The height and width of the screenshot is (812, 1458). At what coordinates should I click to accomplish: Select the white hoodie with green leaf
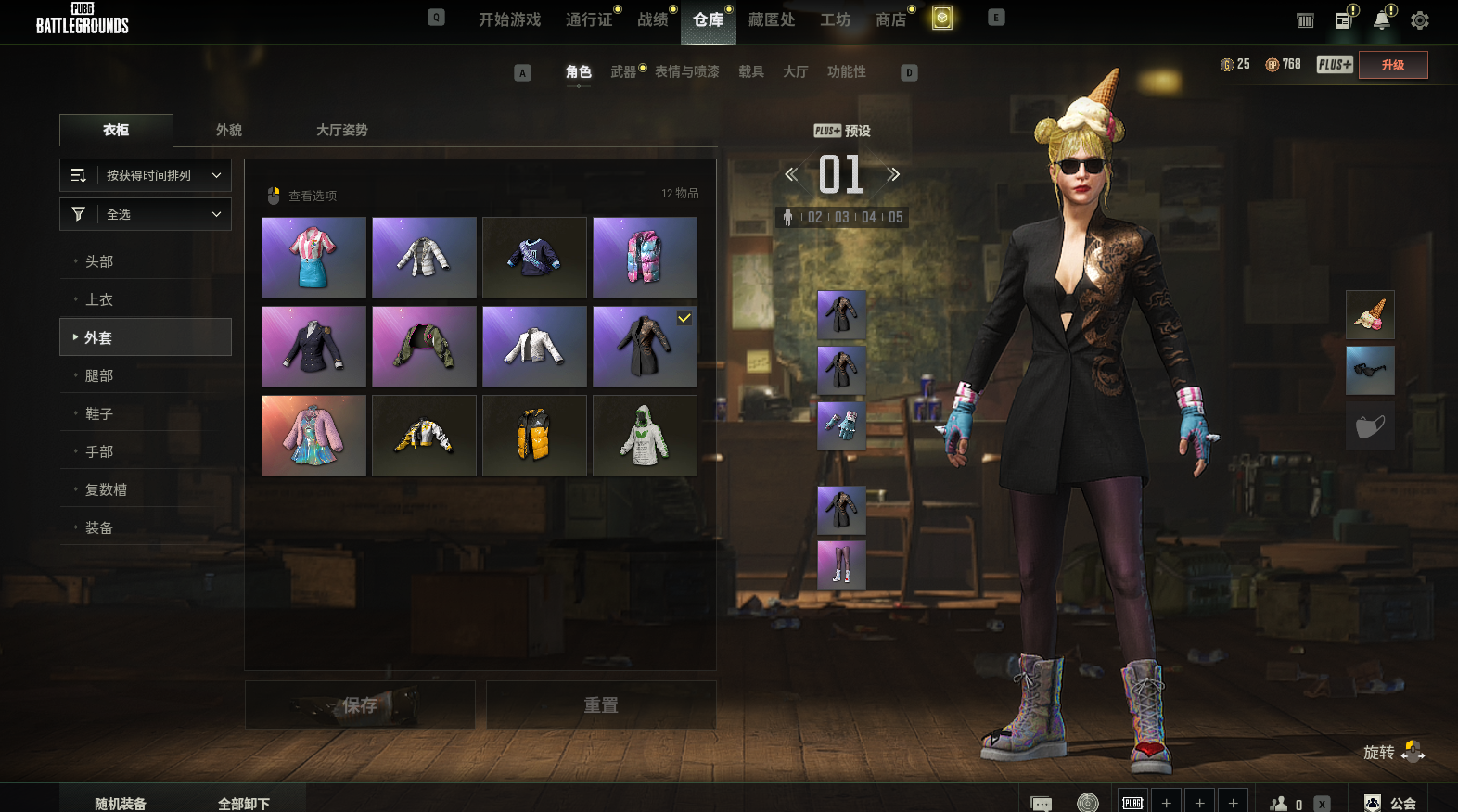pyautogui.click(x=645, y=436)
